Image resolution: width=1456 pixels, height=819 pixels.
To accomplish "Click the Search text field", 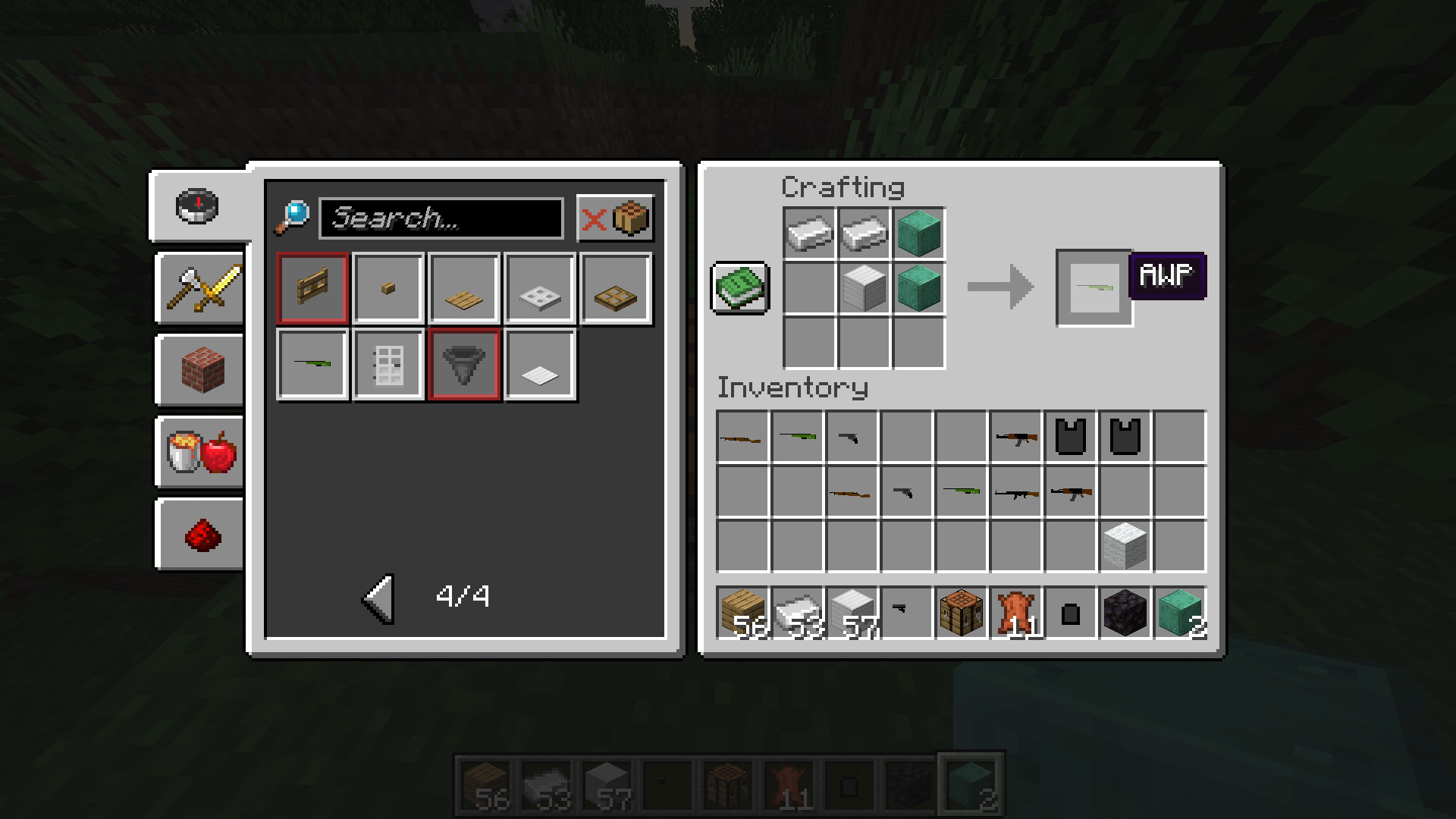I will coord(444,219).
